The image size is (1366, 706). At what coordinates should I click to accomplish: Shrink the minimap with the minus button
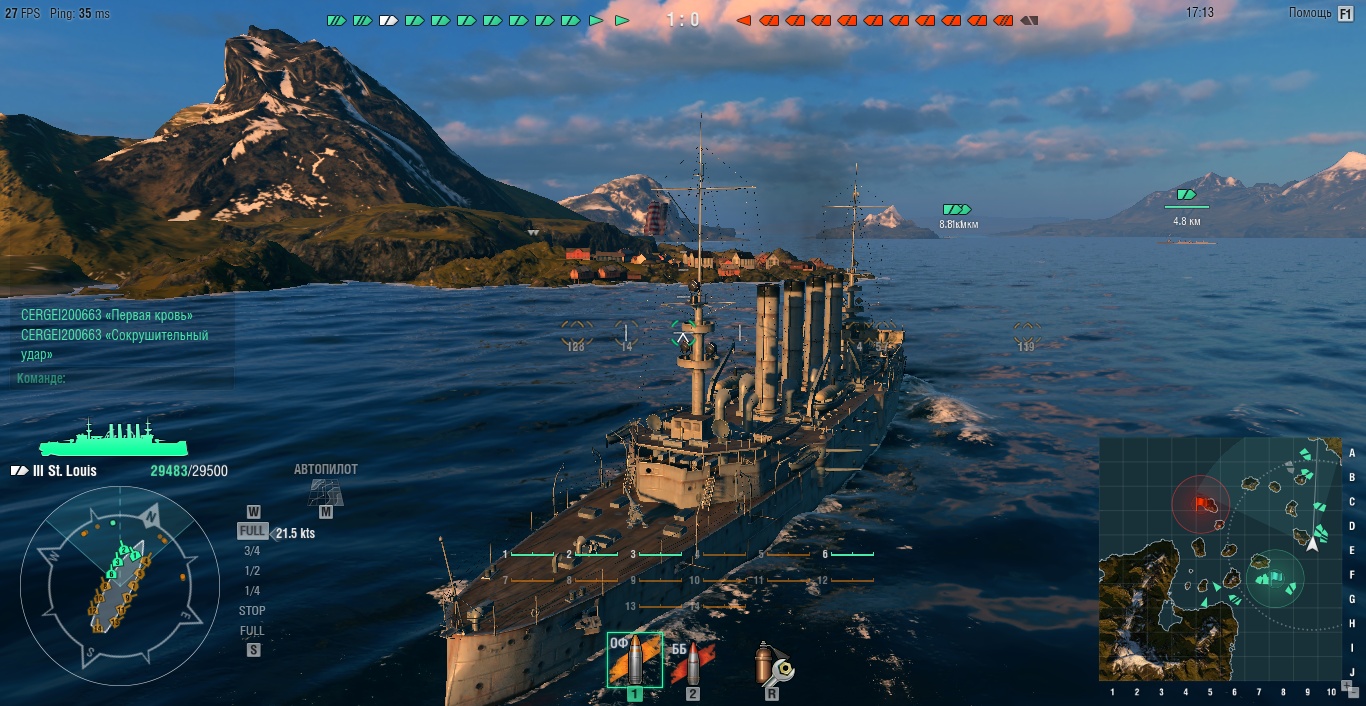1353,692
